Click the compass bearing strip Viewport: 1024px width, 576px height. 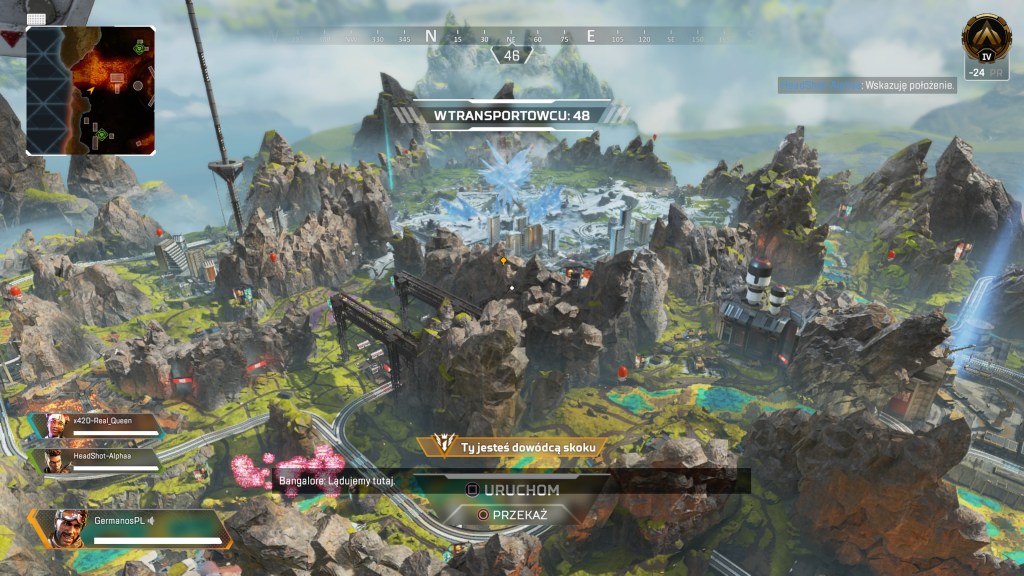511,37
